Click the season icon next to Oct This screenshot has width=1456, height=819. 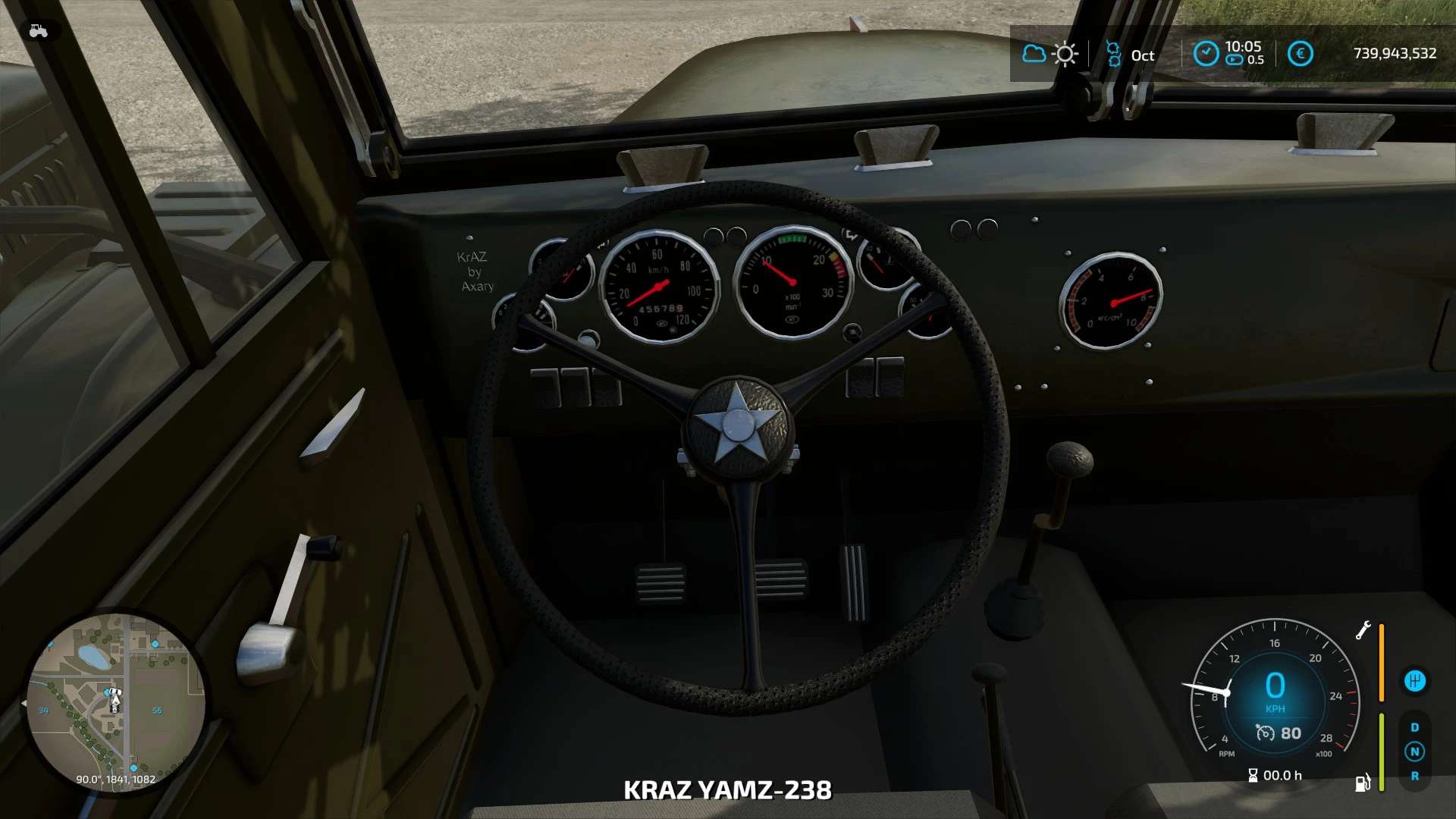tap(1113, 54)
